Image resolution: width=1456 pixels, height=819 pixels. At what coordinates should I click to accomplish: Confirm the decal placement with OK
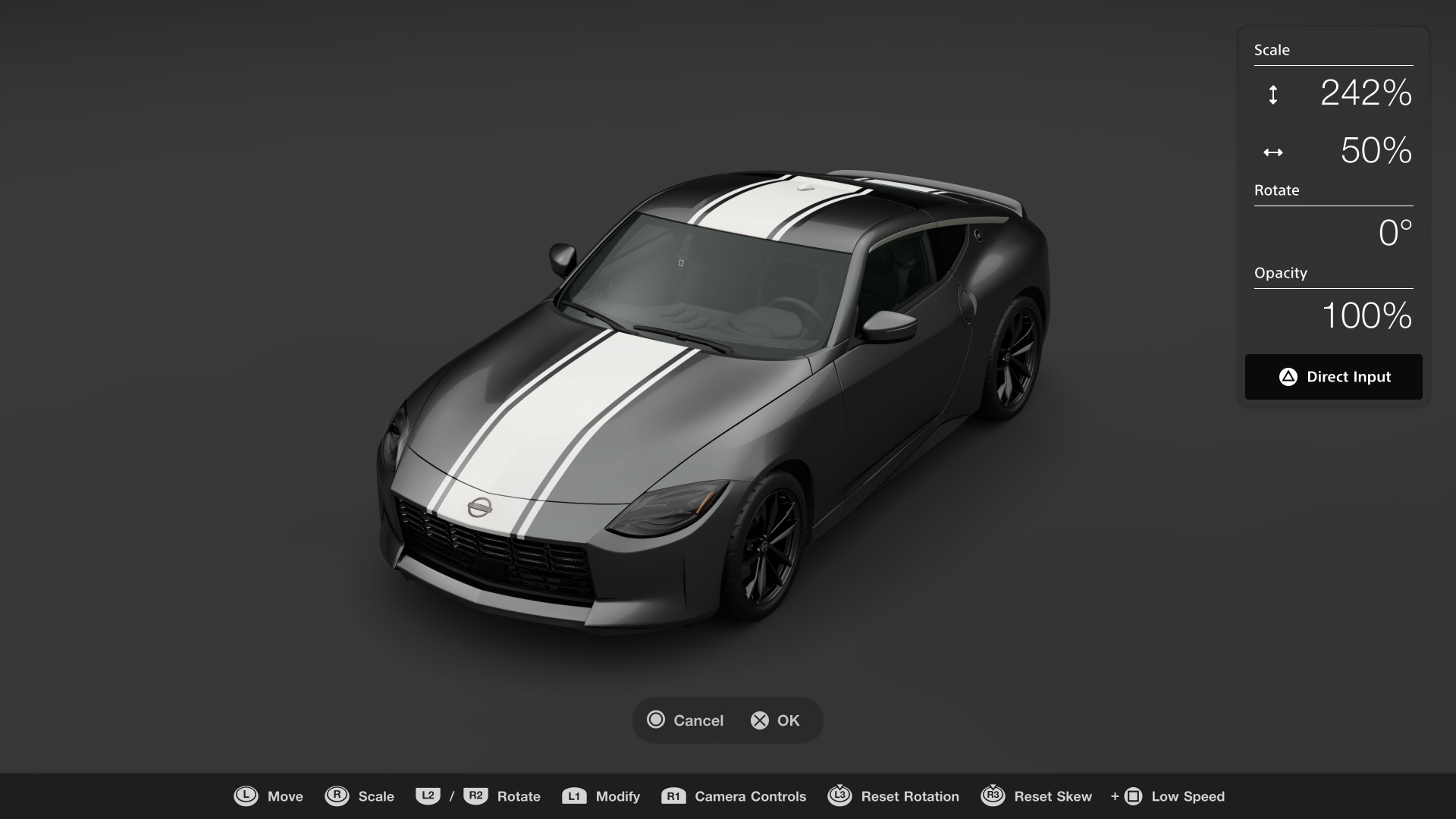[775, 720]
